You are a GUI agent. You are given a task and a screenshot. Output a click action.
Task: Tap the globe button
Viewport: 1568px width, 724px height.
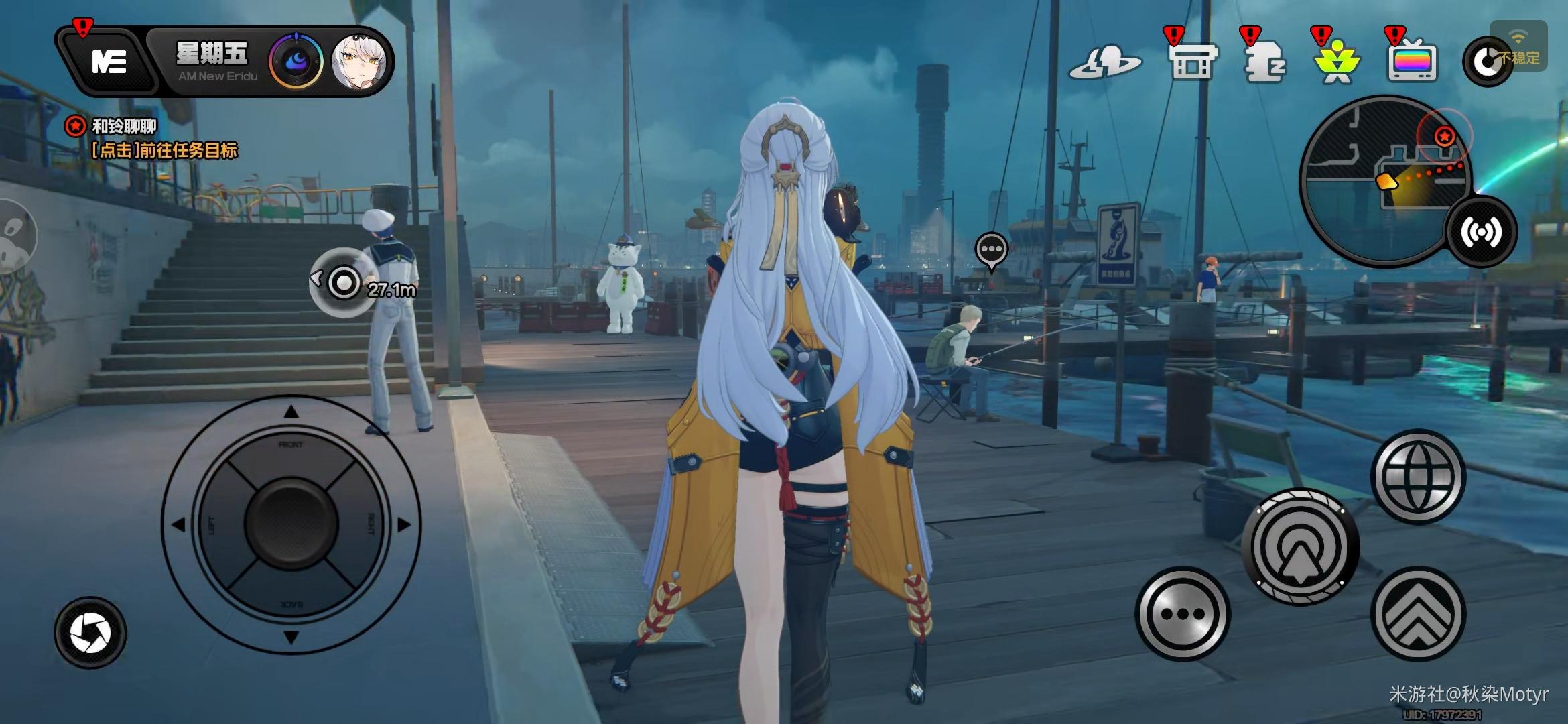pyautogui.click(x=1418, y=477)
